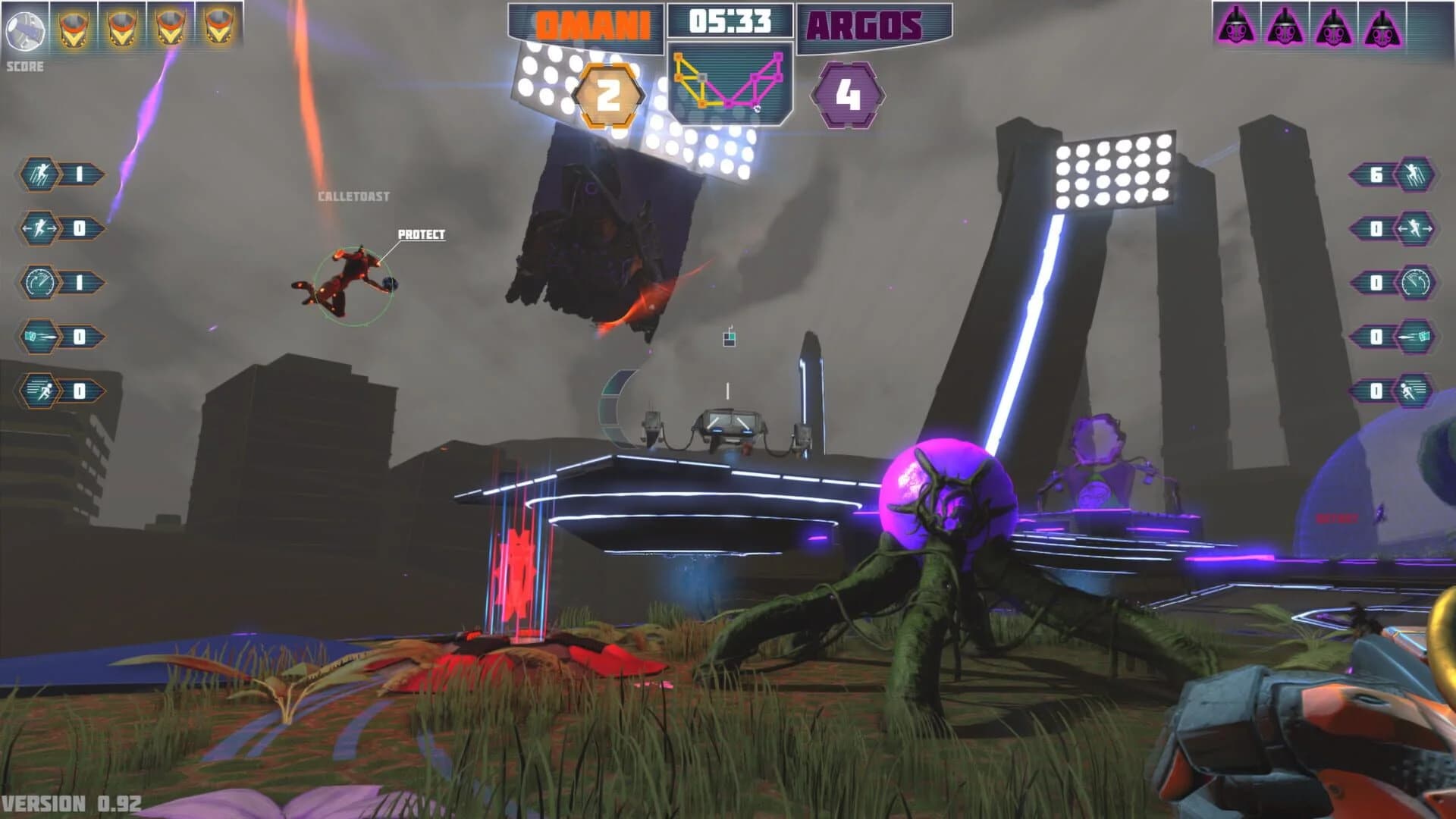Expand the Omani score hexagon showing 2
This screenshot has width=1456, height=819.
[607, 96]
